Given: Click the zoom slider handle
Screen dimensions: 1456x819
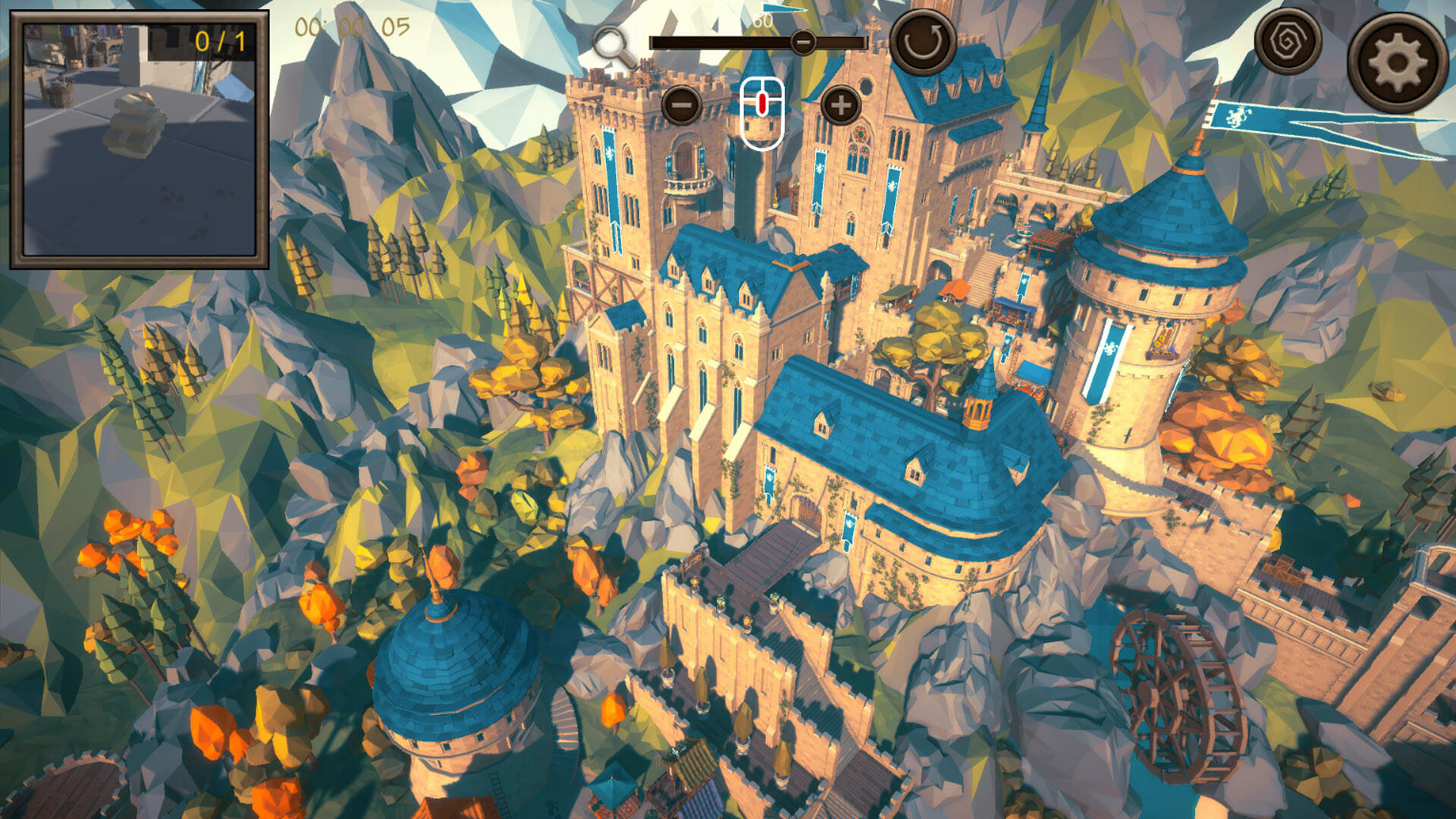Looking at the screenshot, I should 803,42.
